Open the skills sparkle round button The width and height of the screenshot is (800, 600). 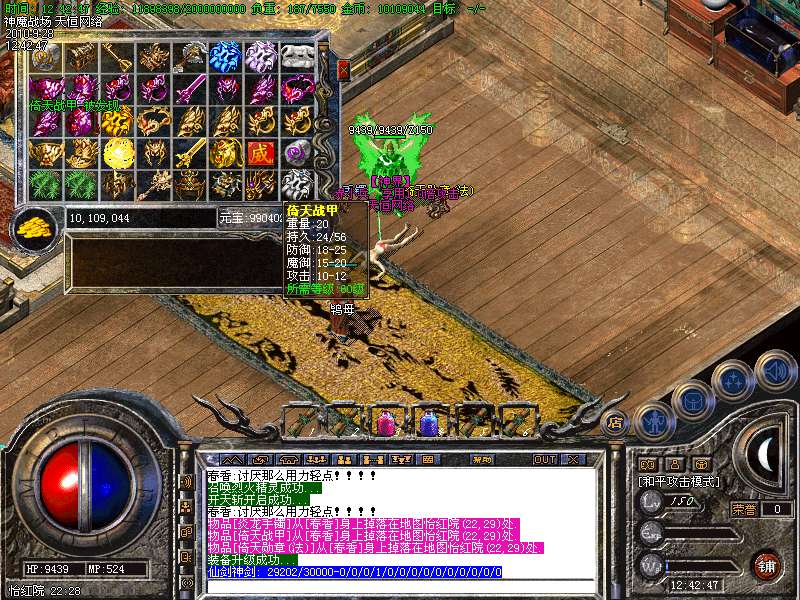pos(733,380)
